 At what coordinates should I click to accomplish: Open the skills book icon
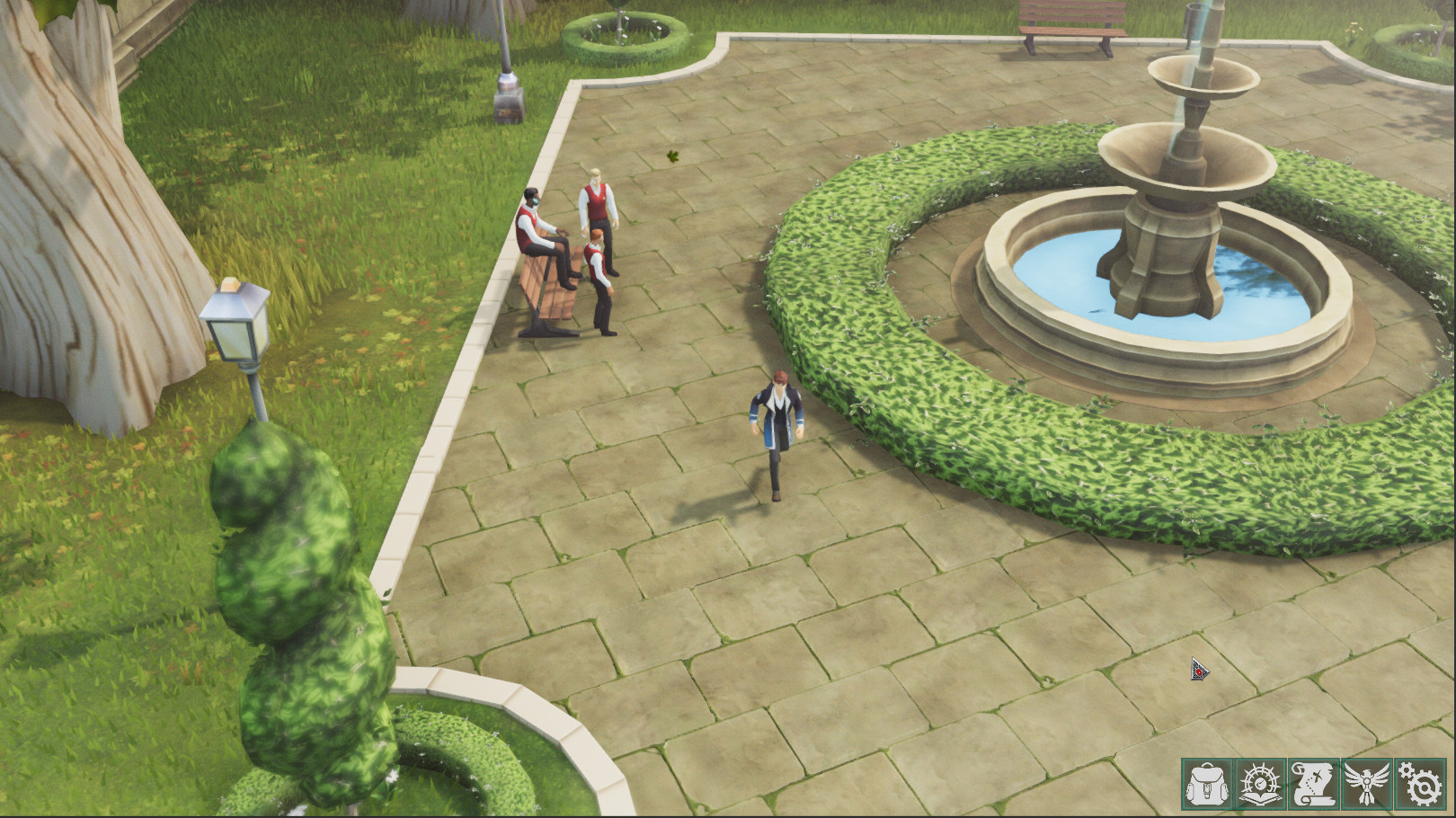point(1261,784)
